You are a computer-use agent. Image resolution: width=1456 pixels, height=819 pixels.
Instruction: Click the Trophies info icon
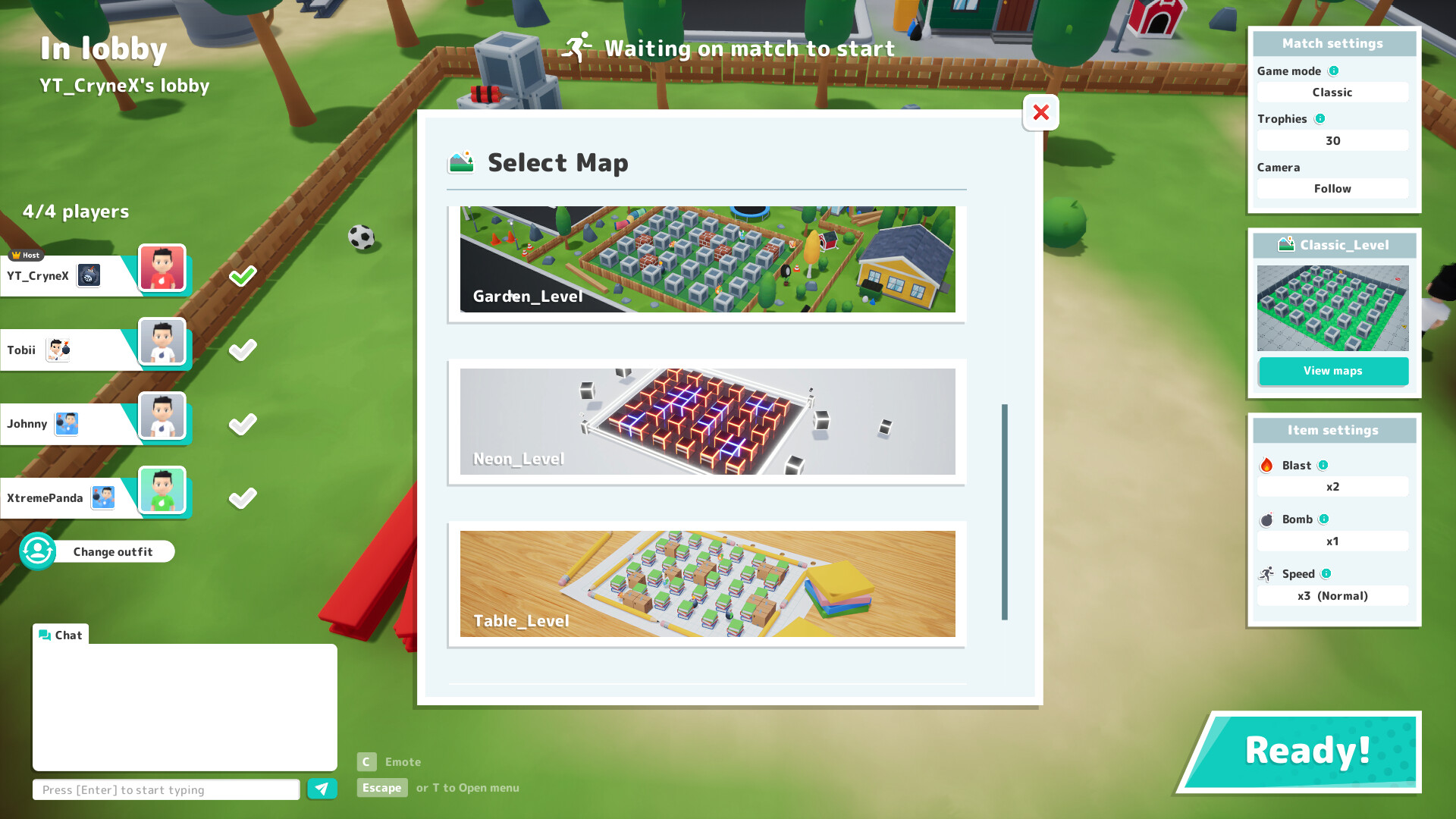1319,119
